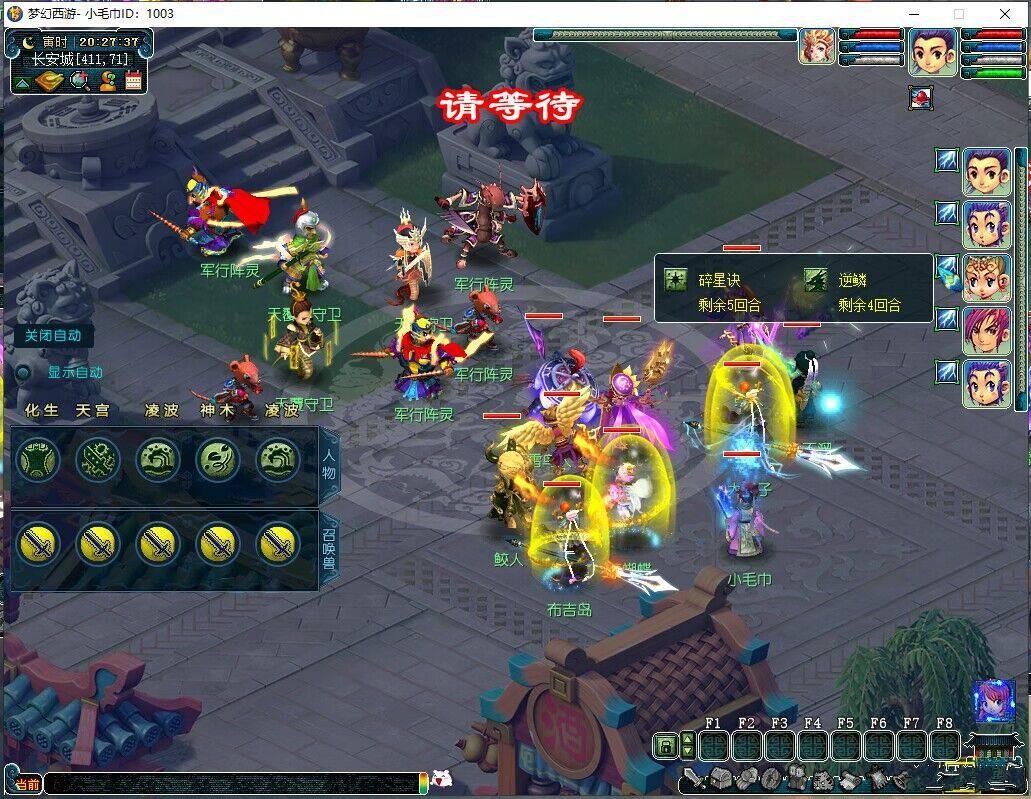This screenshot has width=1031, height=799.
Task: Open the scroll icon in bottom toolbar
Action: pyautogui.click(x=848, y=778)
